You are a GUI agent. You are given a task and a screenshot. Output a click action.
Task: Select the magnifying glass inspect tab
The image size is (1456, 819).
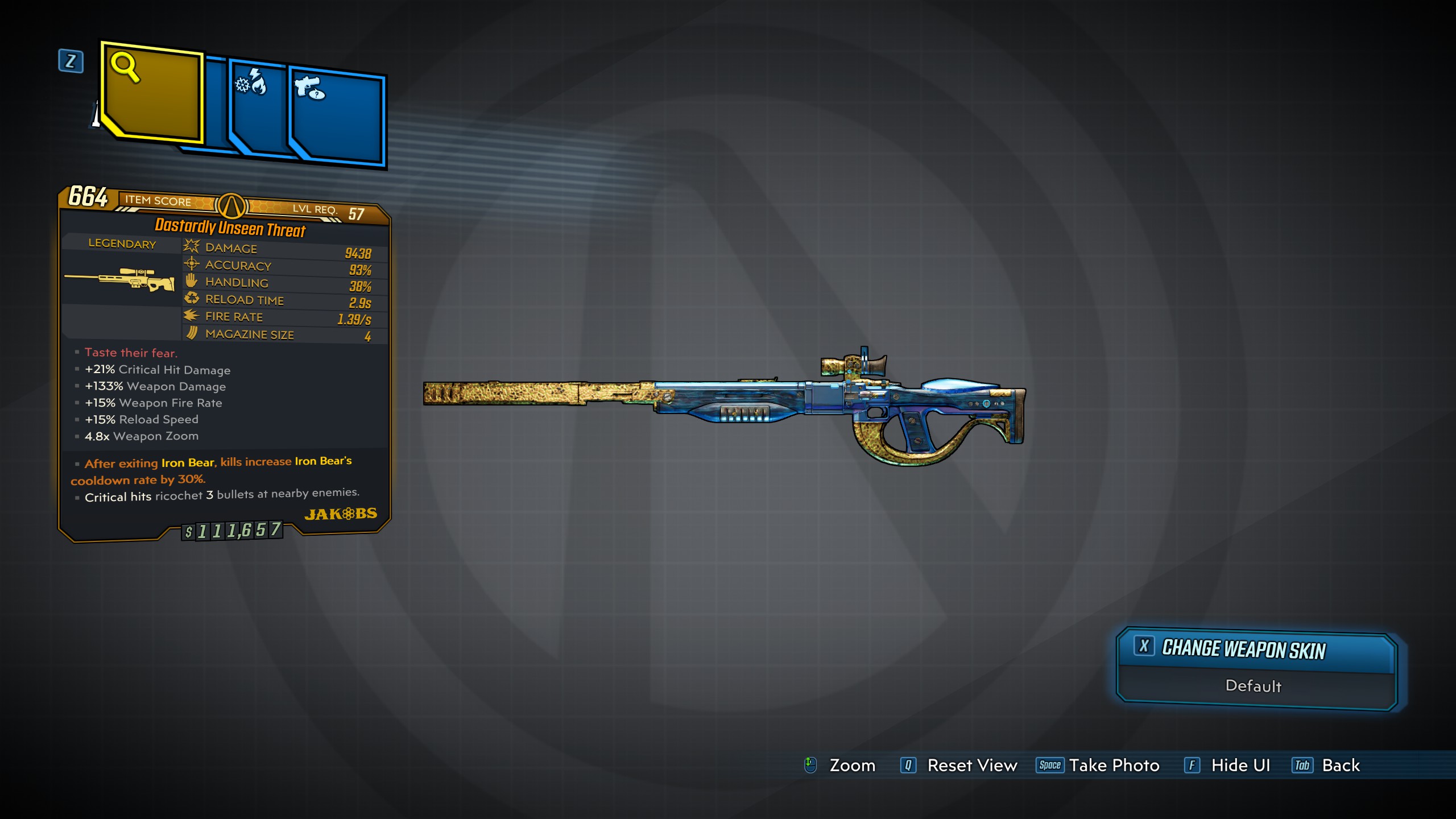152,91
